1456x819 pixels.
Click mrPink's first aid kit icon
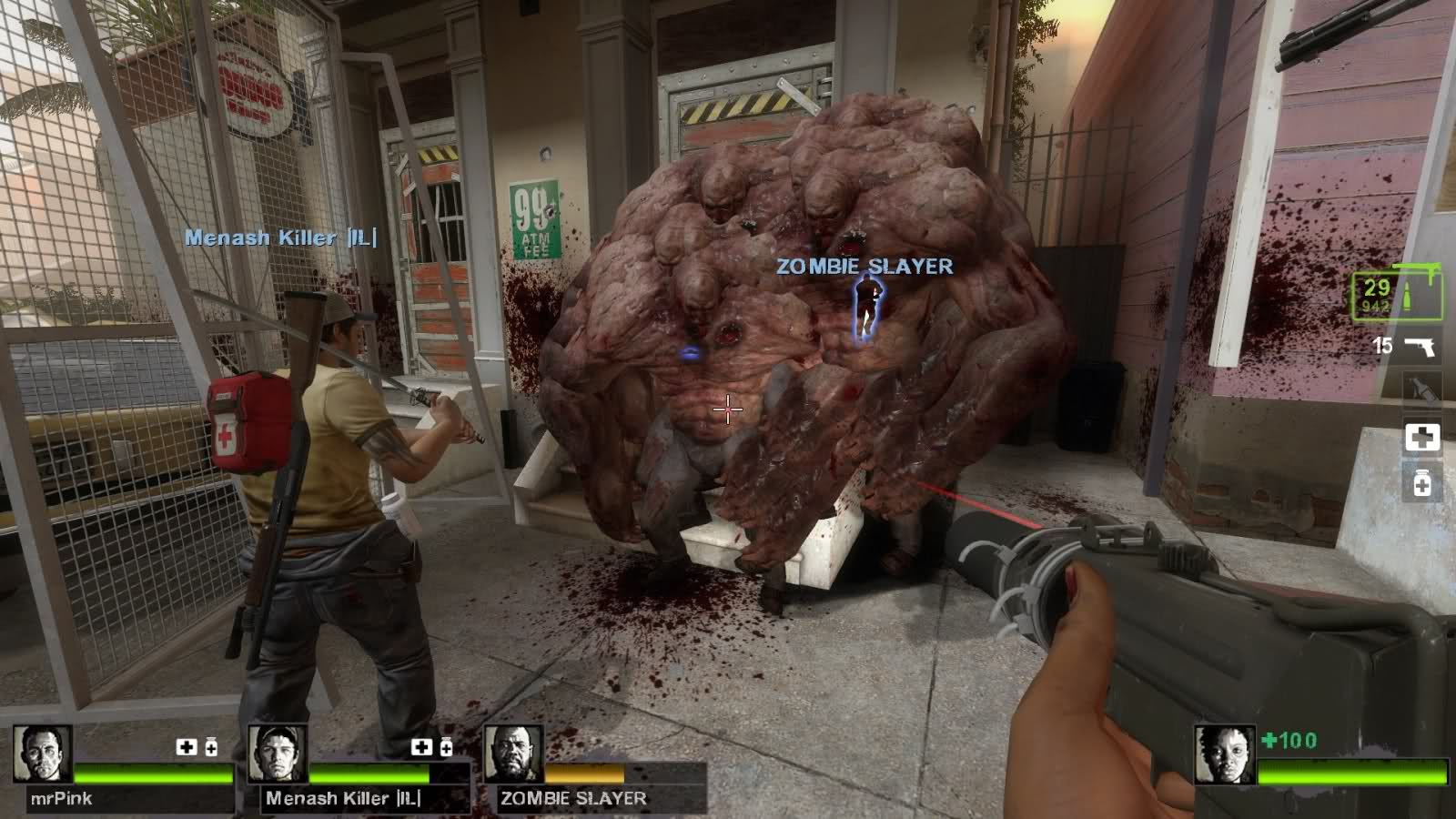pyautogui.click(x=187, y=747)
